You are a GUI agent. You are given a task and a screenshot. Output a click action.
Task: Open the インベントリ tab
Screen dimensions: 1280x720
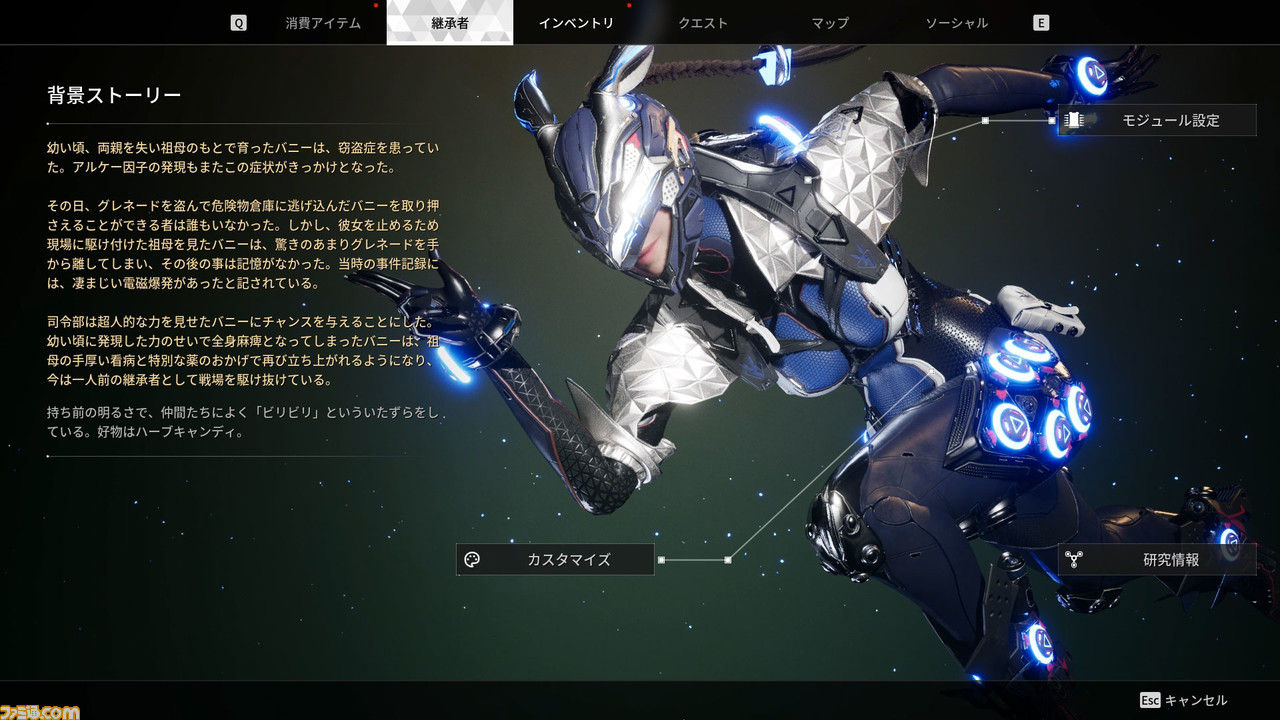(576, 23)
